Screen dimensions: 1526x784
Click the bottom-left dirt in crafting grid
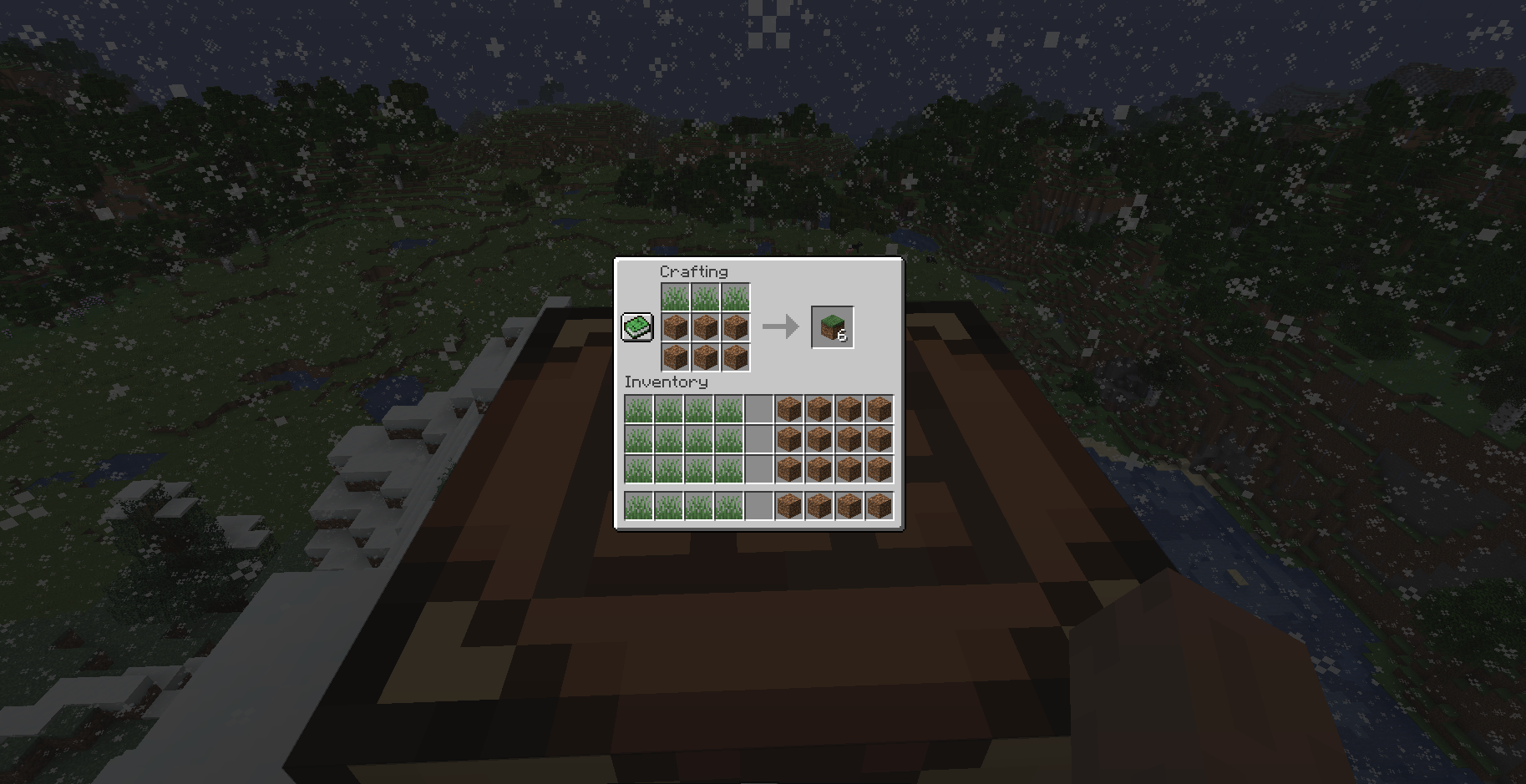(x=675, y=357)
